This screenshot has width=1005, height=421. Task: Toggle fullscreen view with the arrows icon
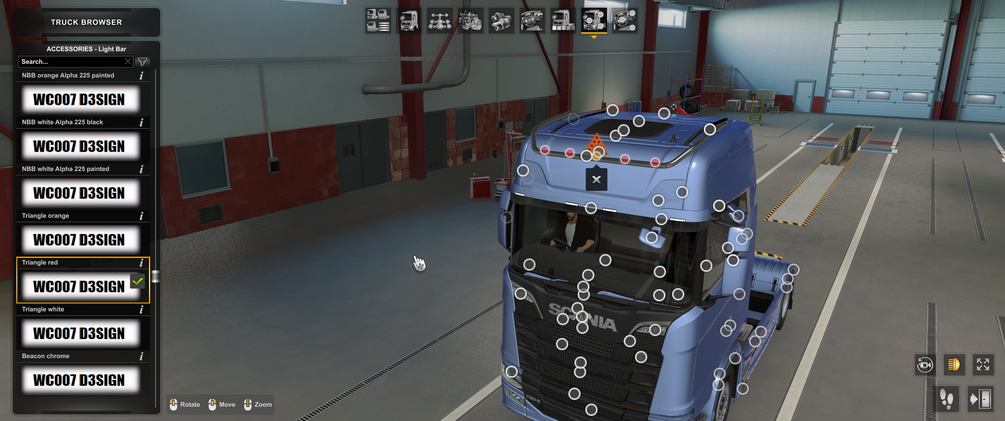click(x=983, y=365)
